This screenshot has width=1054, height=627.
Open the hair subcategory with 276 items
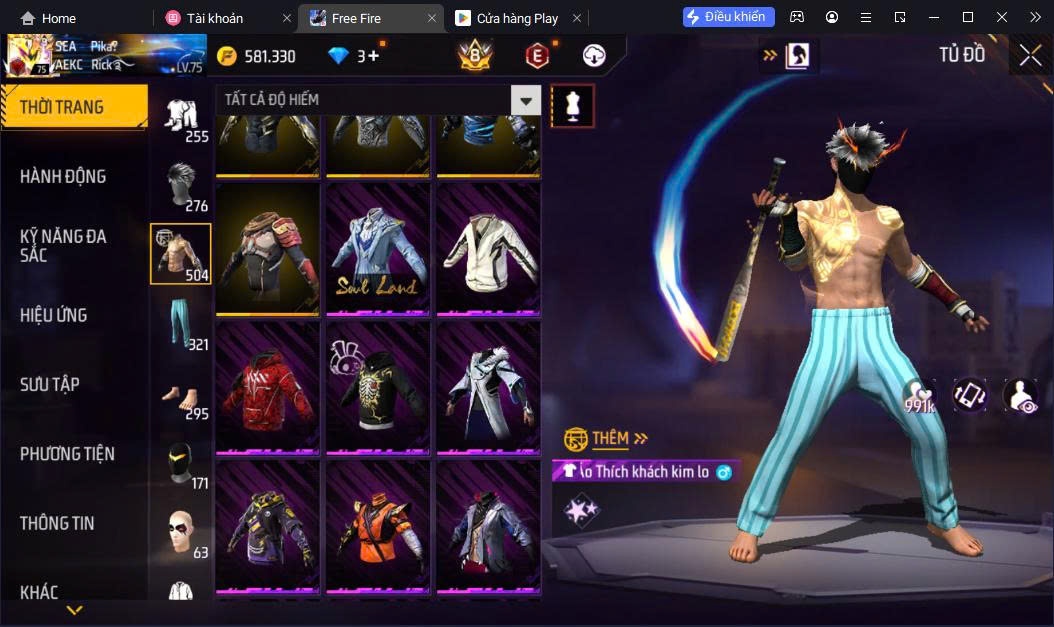pos(180,186)
